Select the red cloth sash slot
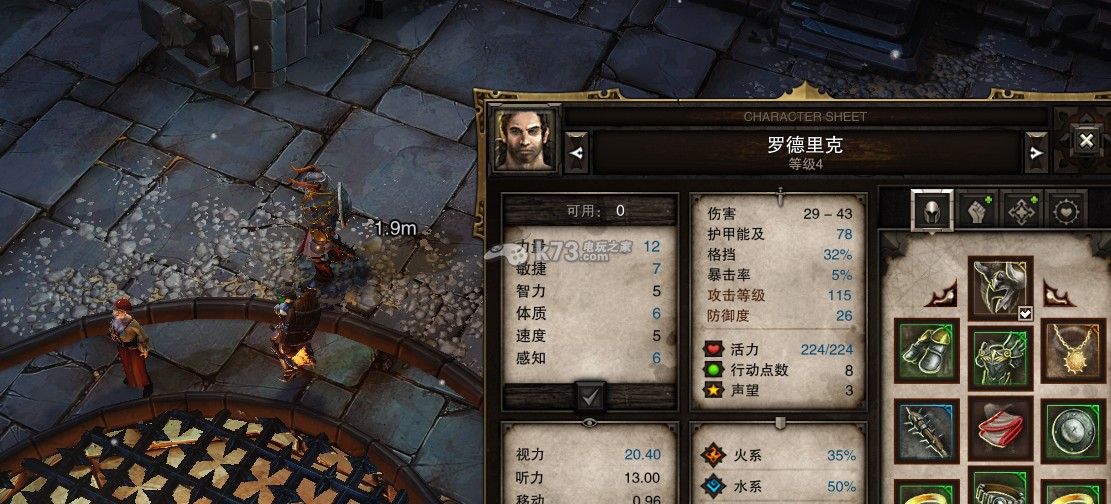The image size is (1111, 504). point(1000,431)
